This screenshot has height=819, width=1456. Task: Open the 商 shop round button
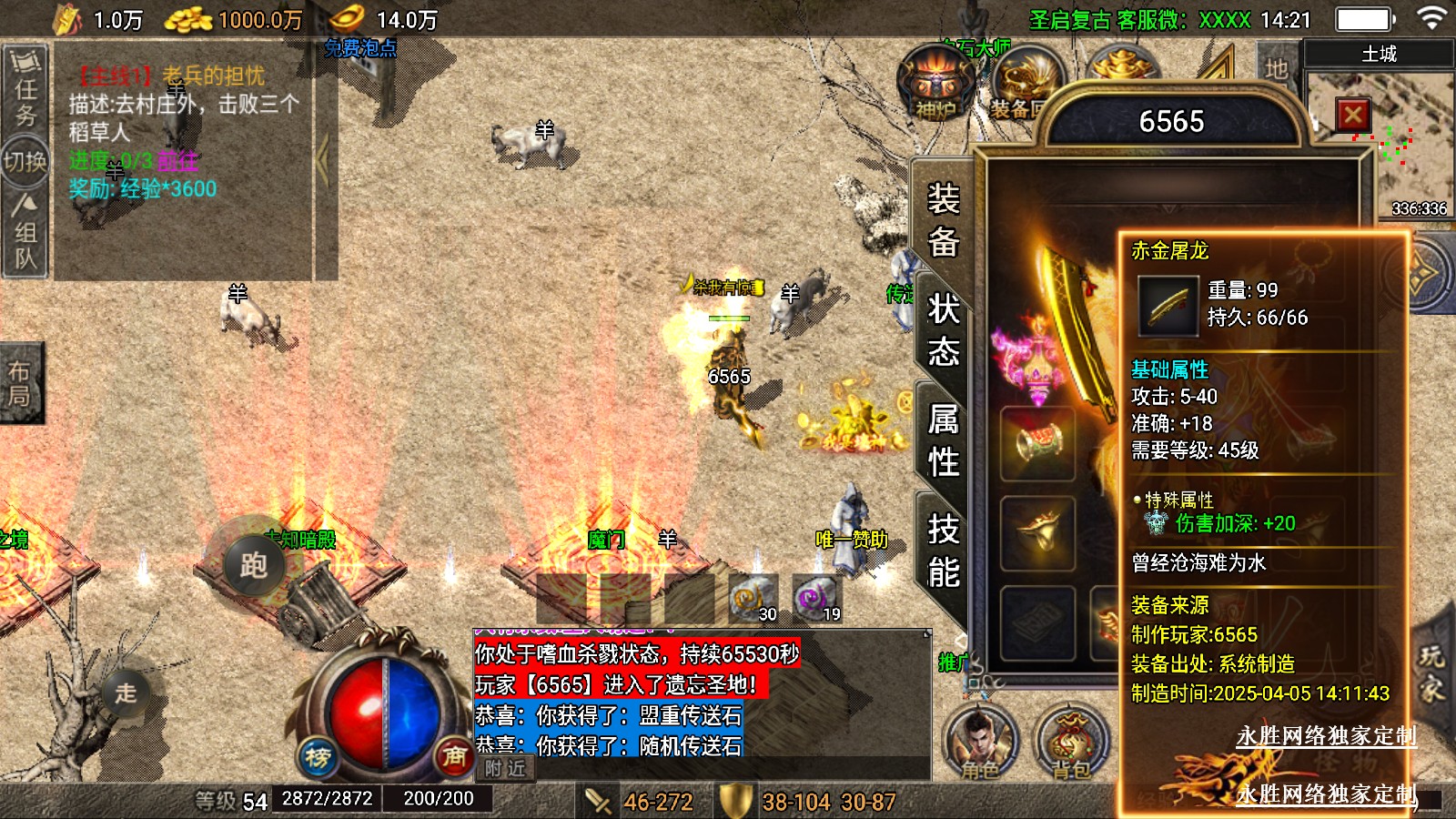point(454,755)
